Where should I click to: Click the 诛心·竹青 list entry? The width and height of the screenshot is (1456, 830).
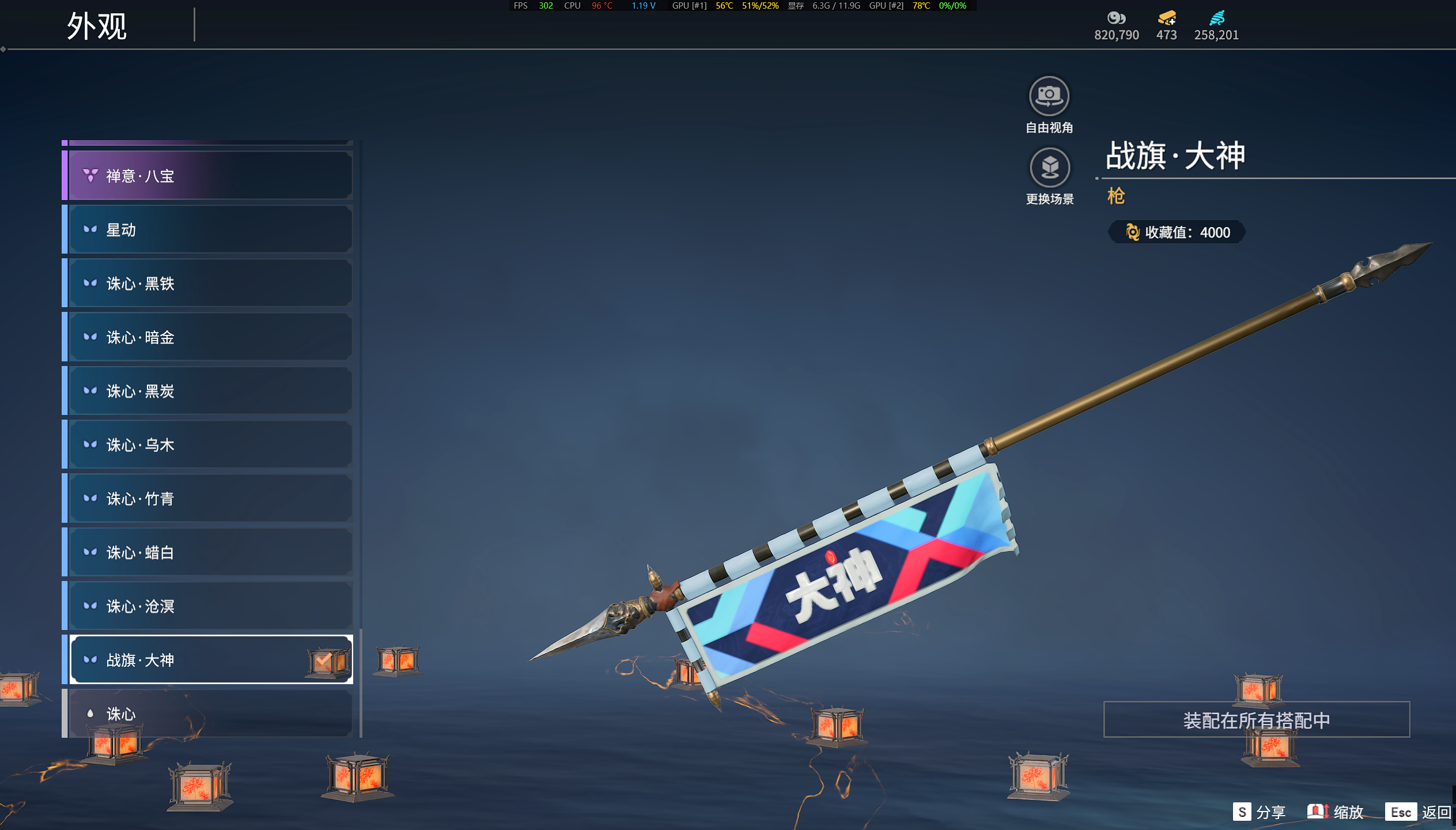coord(210,499)
